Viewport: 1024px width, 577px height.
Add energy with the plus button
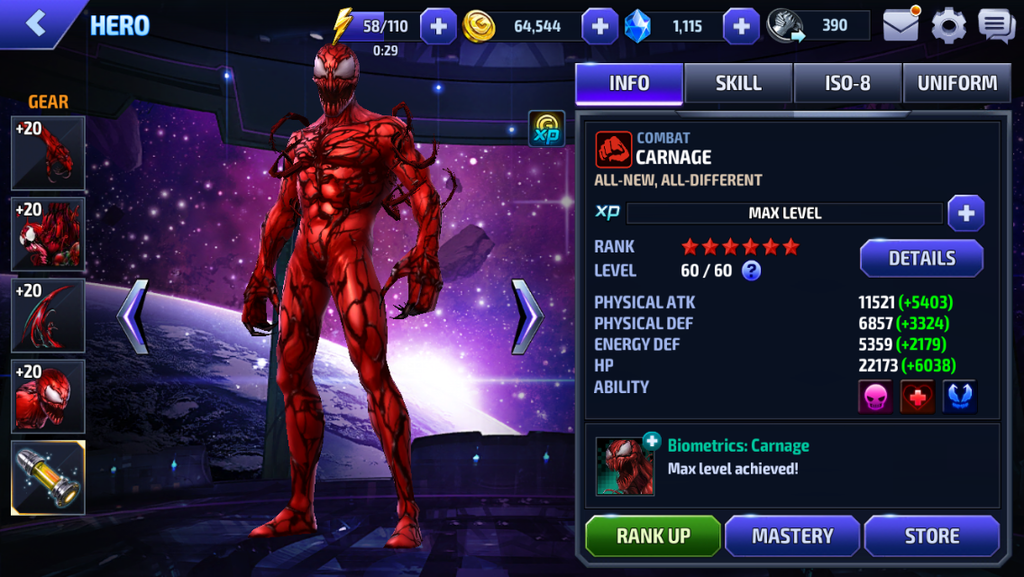[x=438, y=26]
